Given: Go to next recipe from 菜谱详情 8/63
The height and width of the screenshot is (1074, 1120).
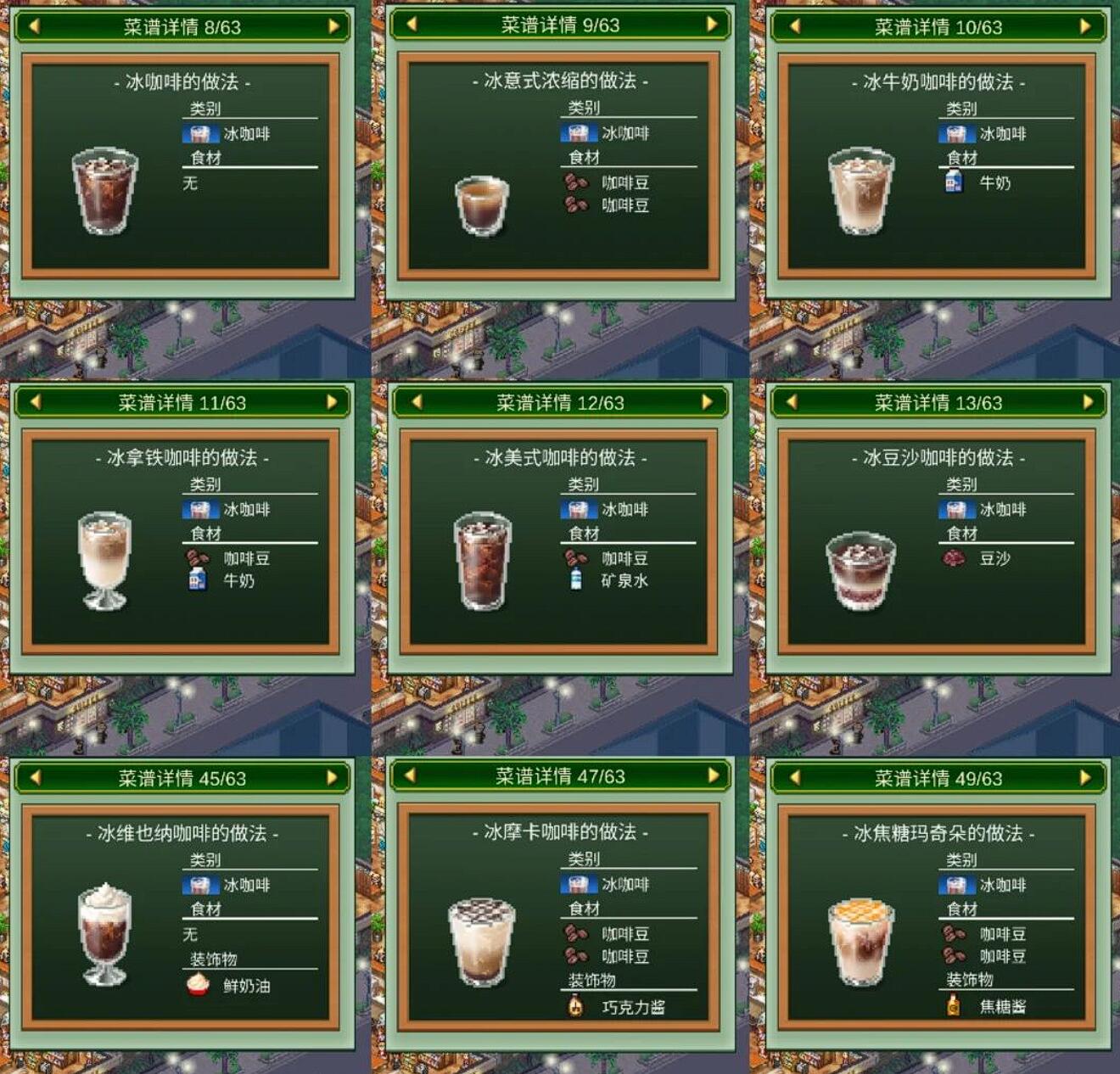Looking at the screenshot, I should pyautogui.click(x=333, y=26).
